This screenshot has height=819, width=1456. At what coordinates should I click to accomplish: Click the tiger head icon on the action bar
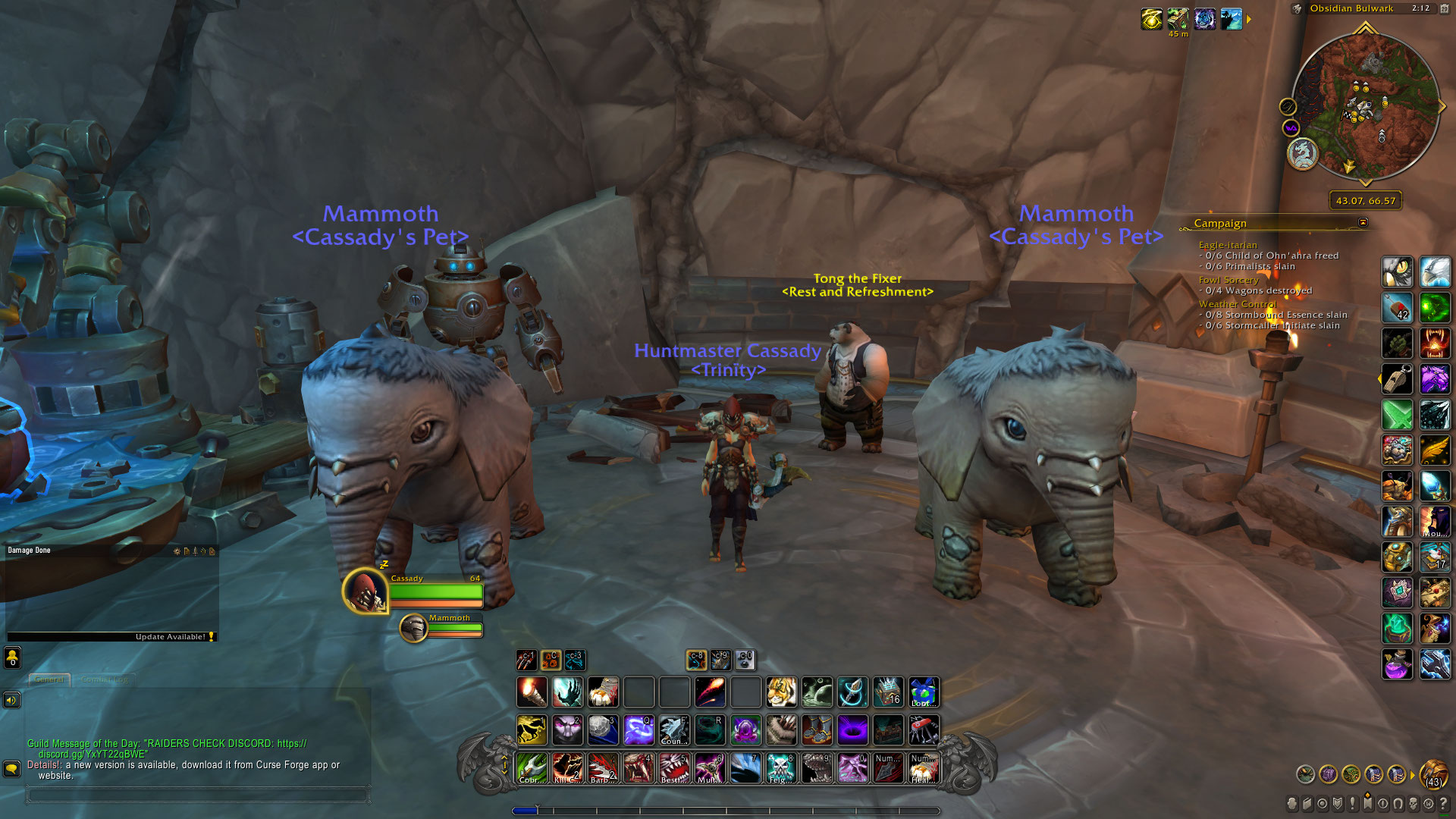[x=781, y=692]
